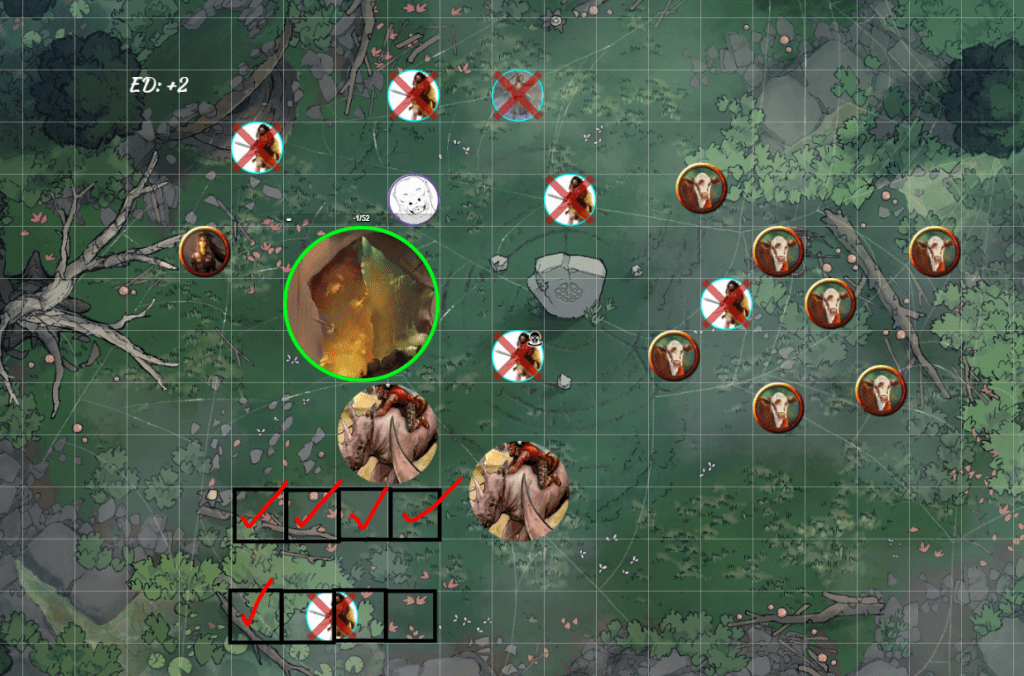Viewport: 1024px width, 676px height.
Task: Select the crossed-out token inside the black boxes
Action: pyautogui.click(x=332, y=615)
